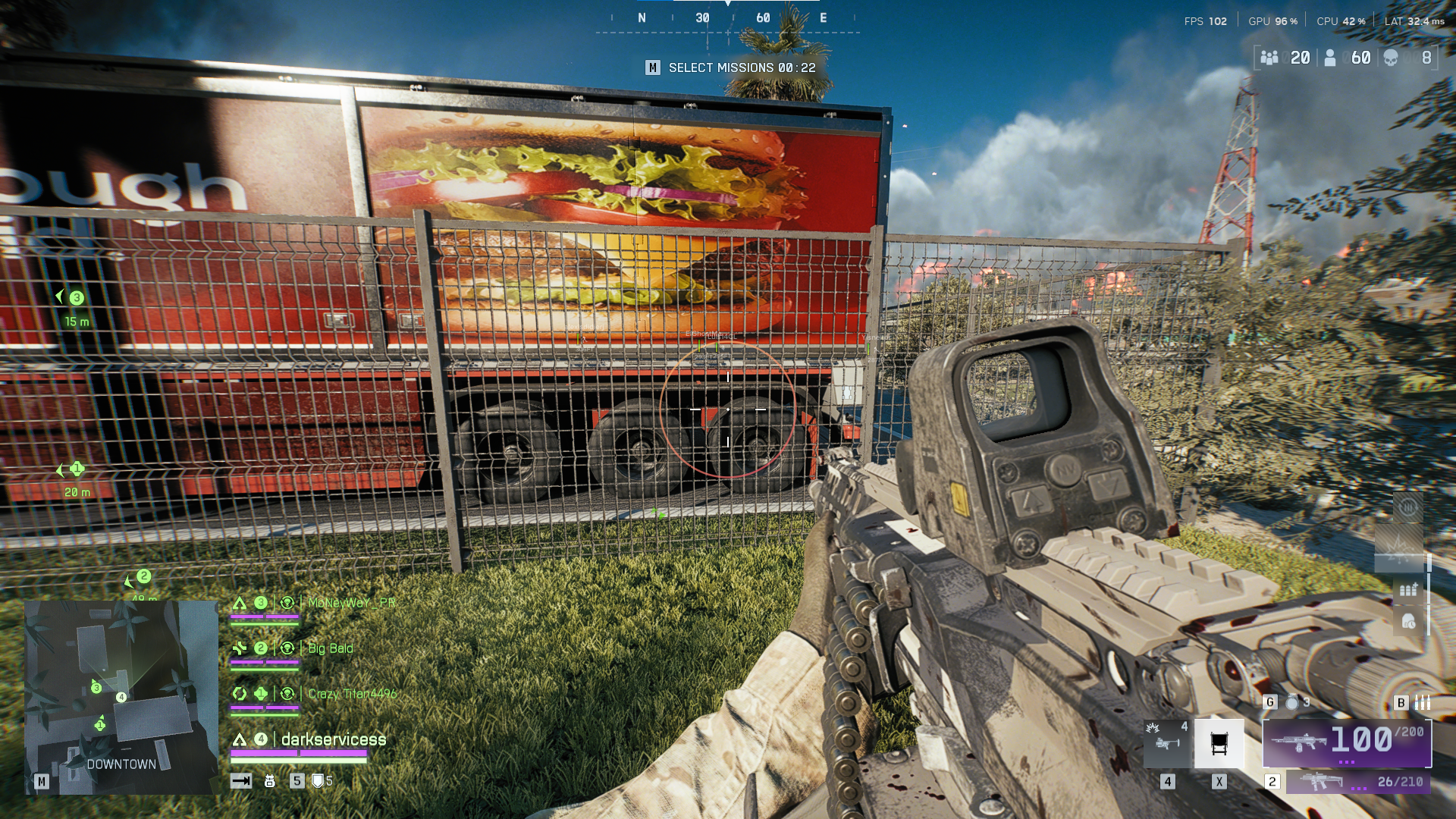This screenshot has width=1456, height=819.
Task: Click the Select Missions prompt
Action: click(732, 67)
